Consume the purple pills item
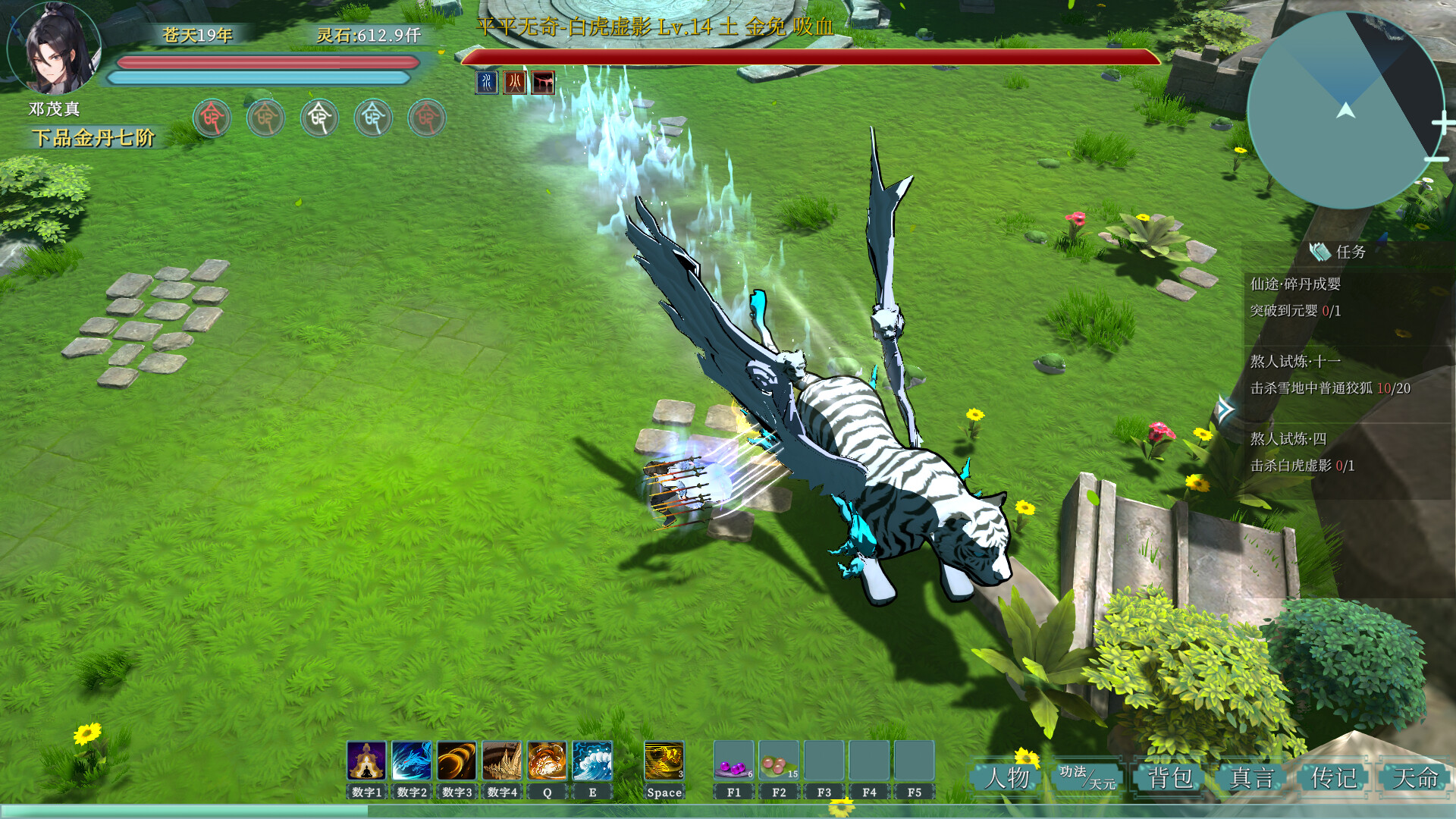The image size is (1456, 819). [733, 761]
